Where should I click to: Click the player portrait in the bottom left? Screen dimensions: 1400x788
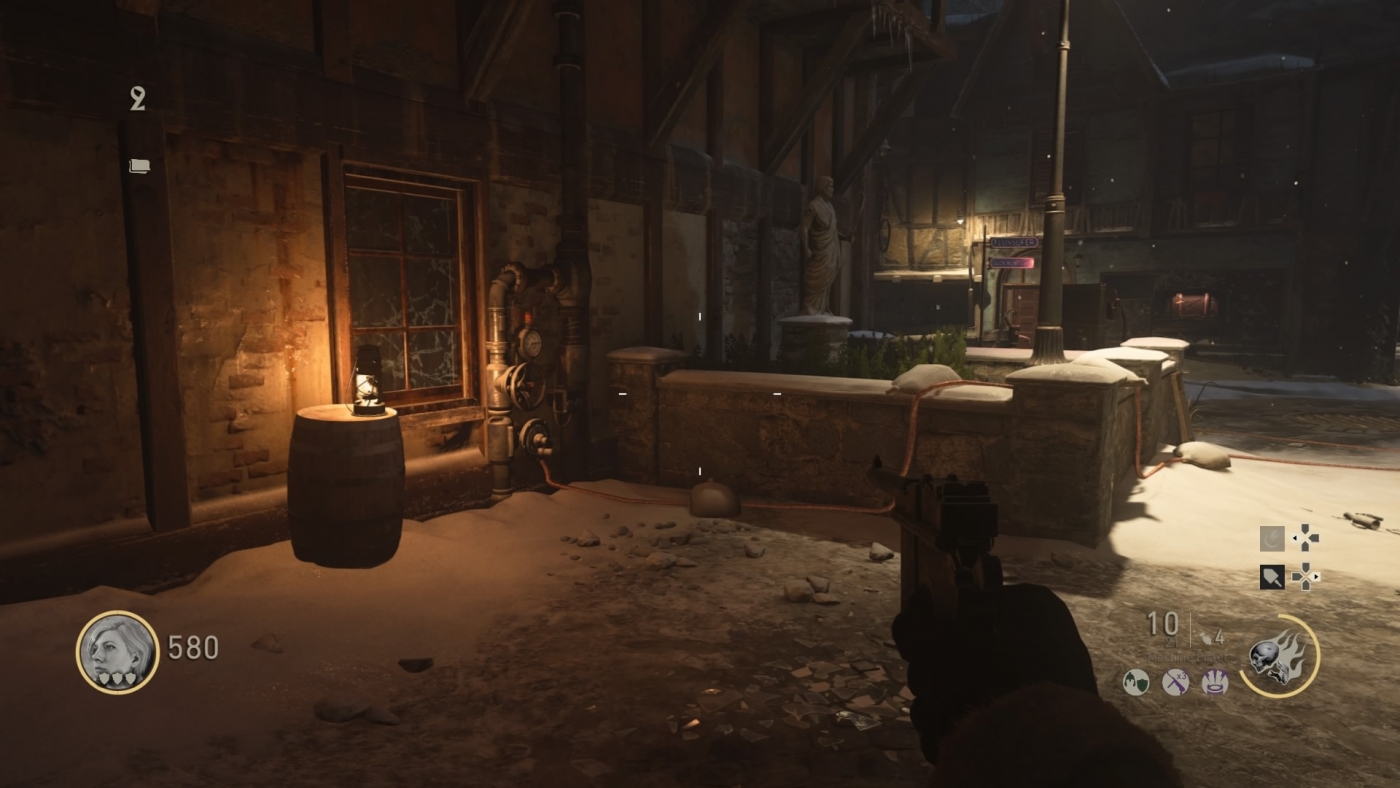tap(117, 650)
